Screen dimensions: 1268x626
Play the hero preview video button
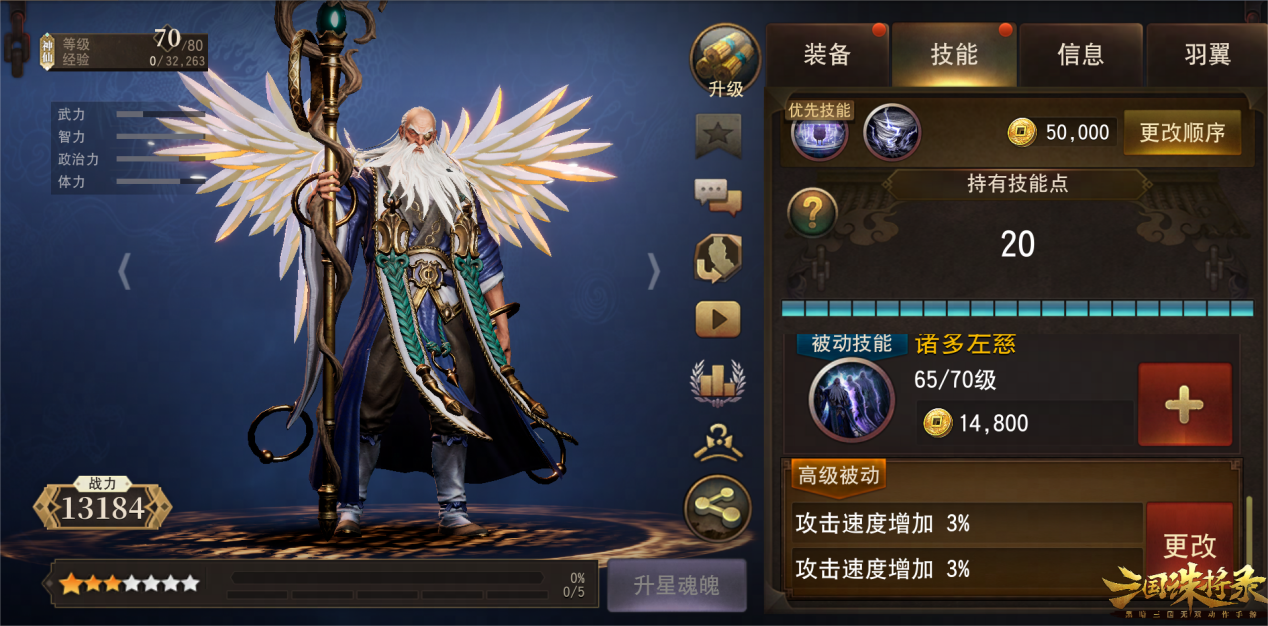click(718, 319)
